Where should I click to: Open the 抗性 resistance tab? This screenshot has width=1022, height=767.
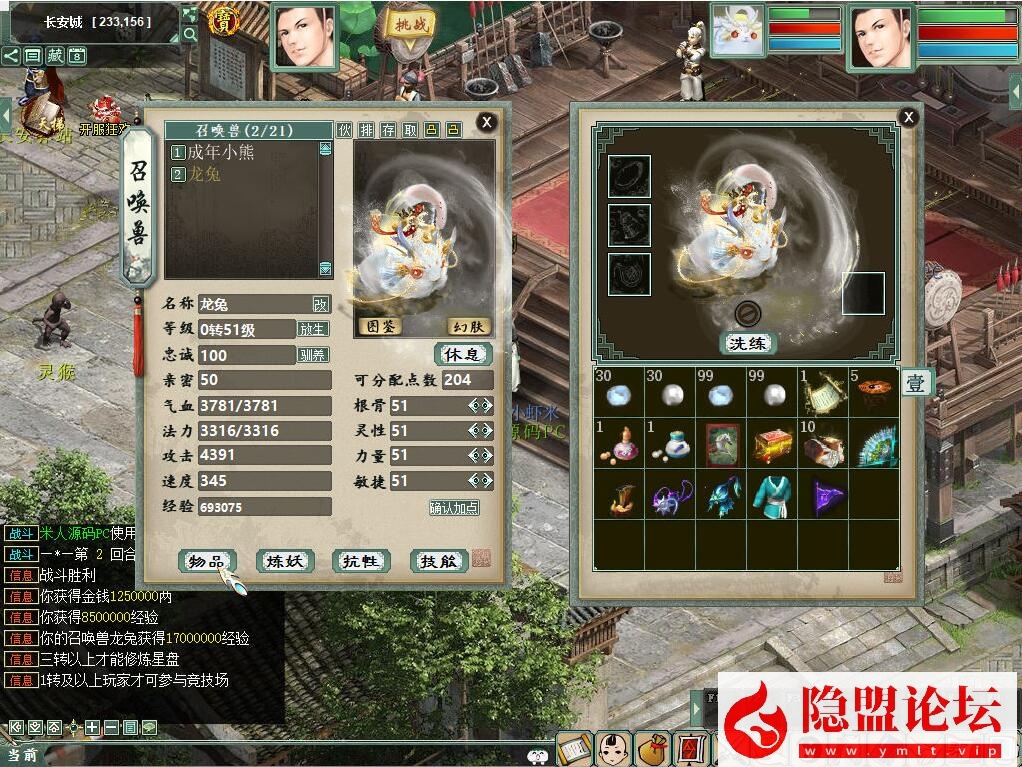361,561
